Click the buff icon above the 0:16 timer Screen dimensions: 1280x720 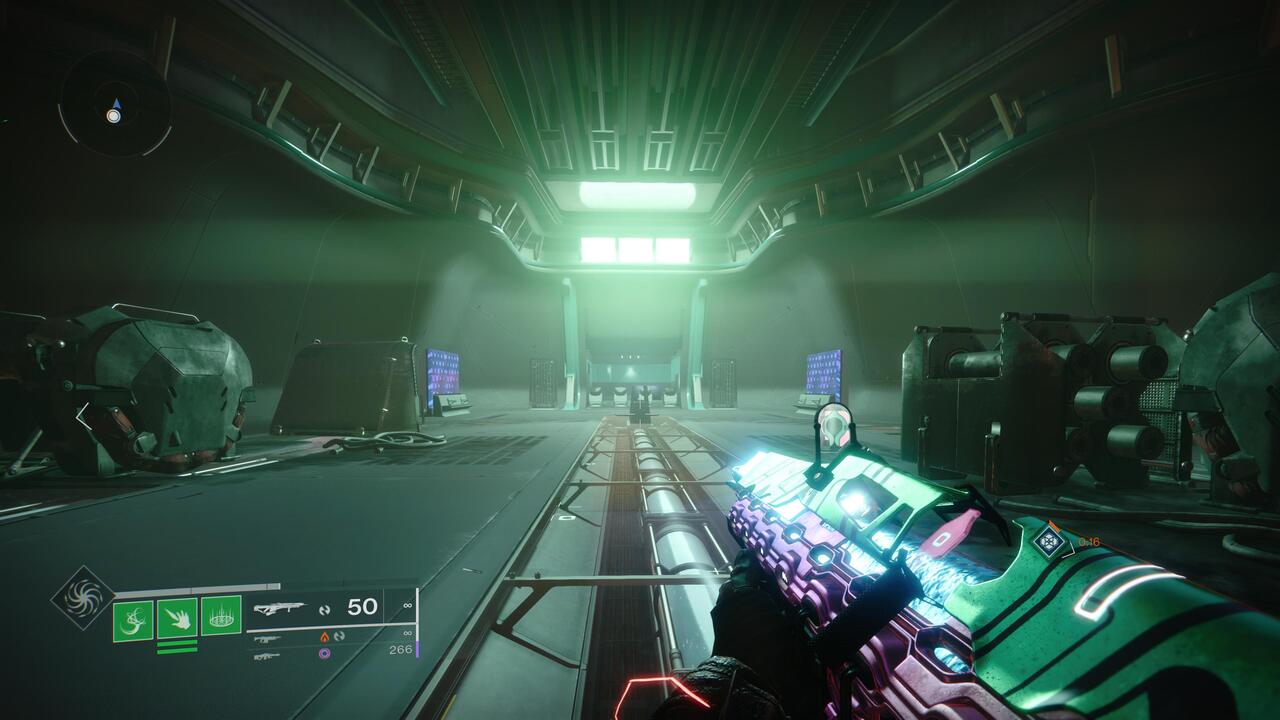1048,542
